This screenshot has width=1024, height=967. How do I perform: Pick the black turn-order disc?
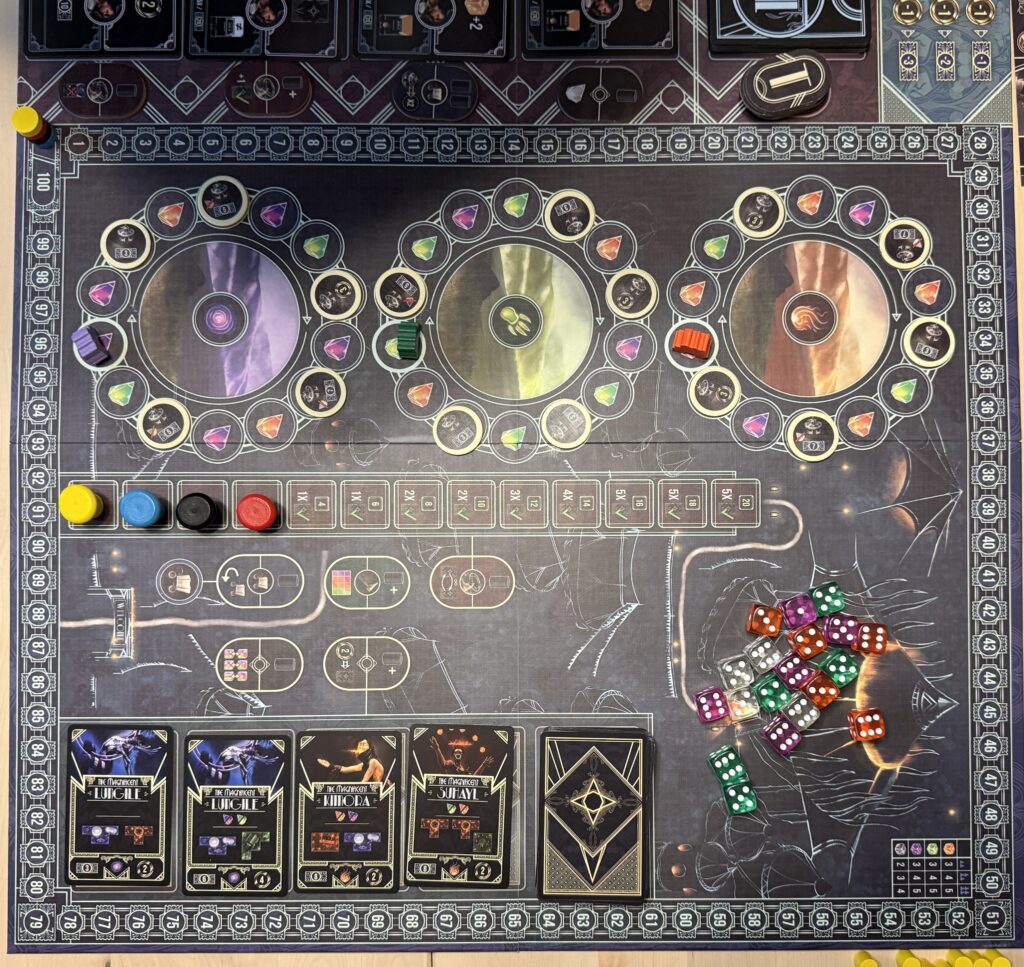[198, 511]
